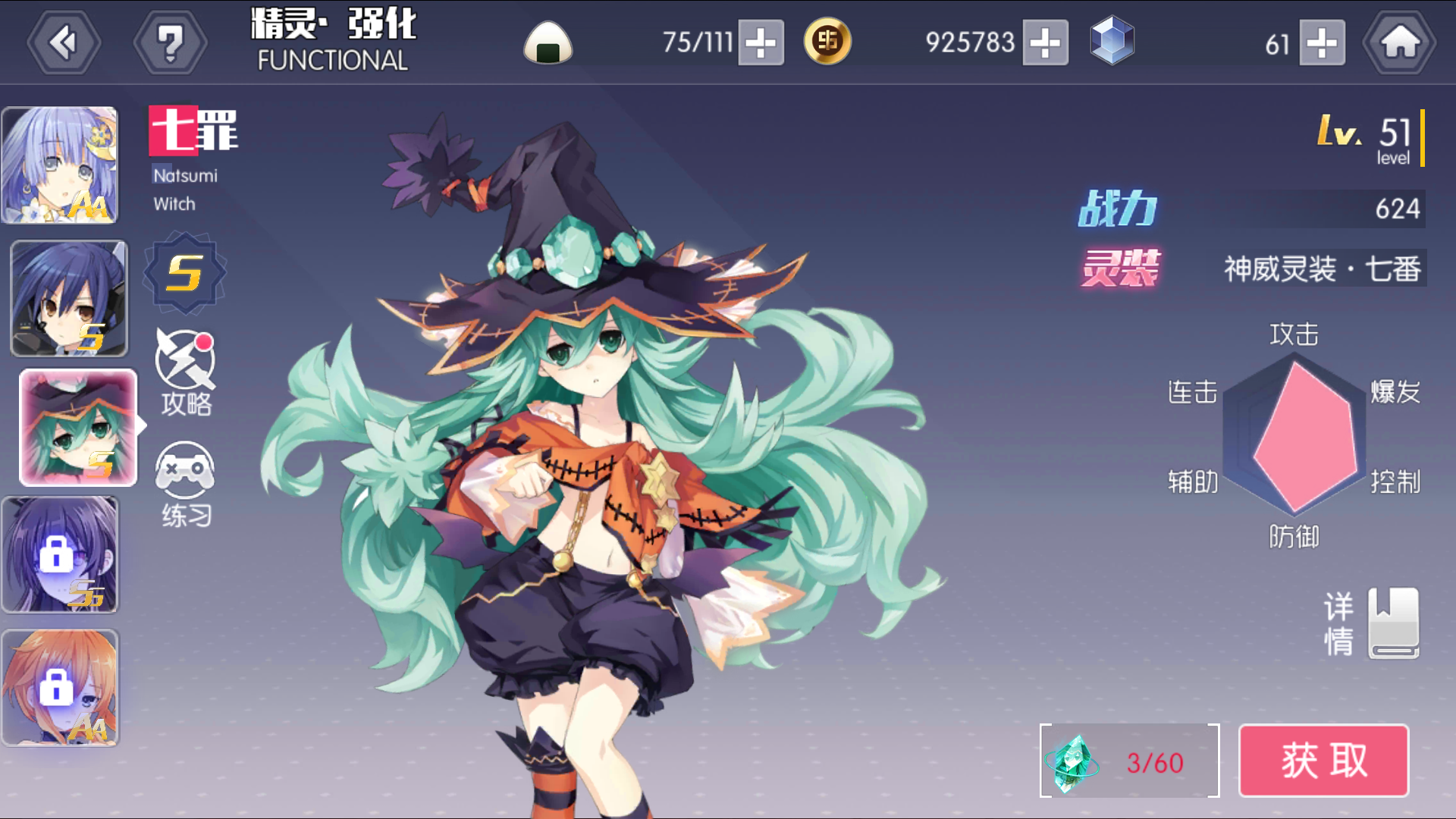Tap the back arrow to return
Image resolution: width=1456 pixels, height=819 pixels.
[x=64, y=42]
